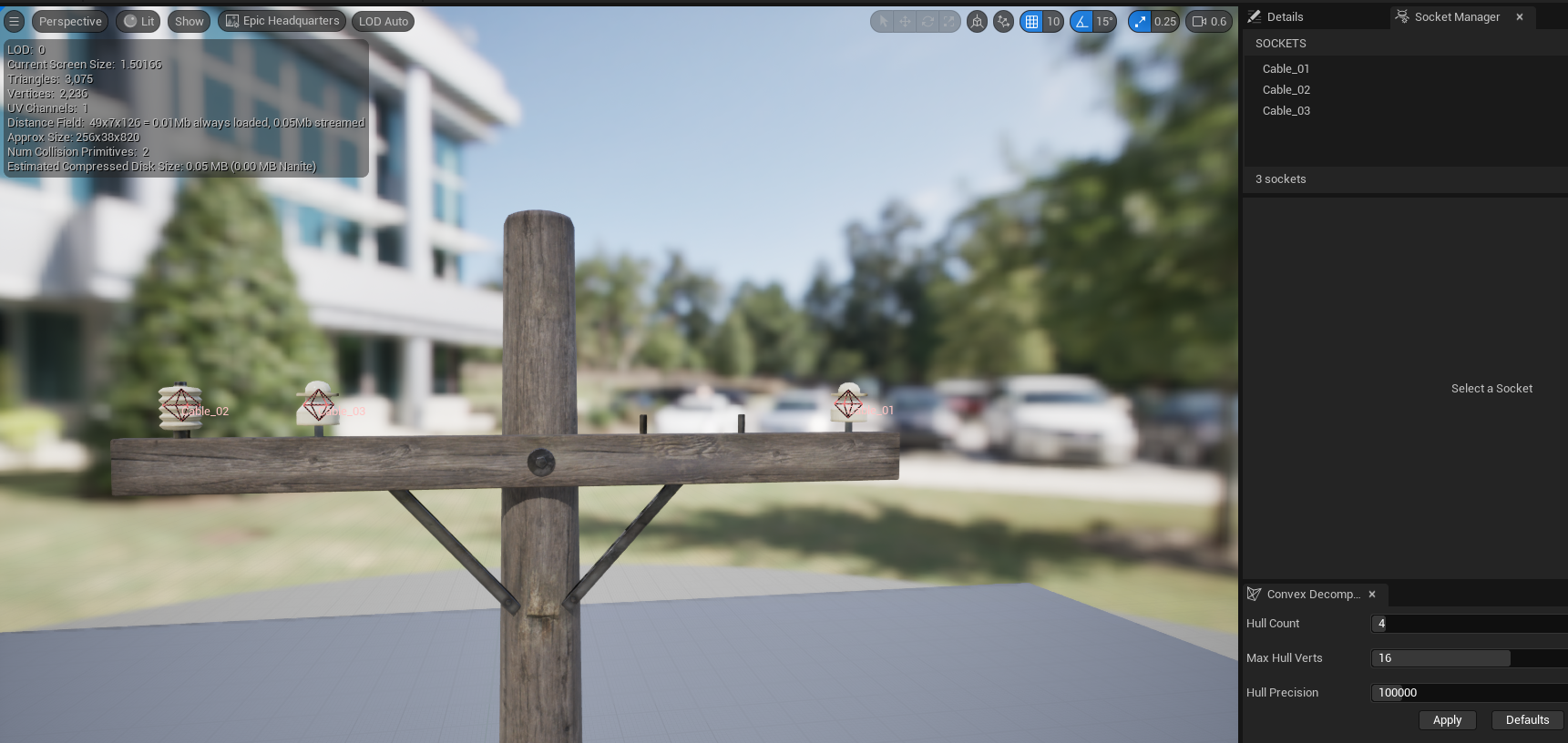Screen dimensions: 1568x743
Task: Open the LOD Auto dropdown
Action: 383,20
